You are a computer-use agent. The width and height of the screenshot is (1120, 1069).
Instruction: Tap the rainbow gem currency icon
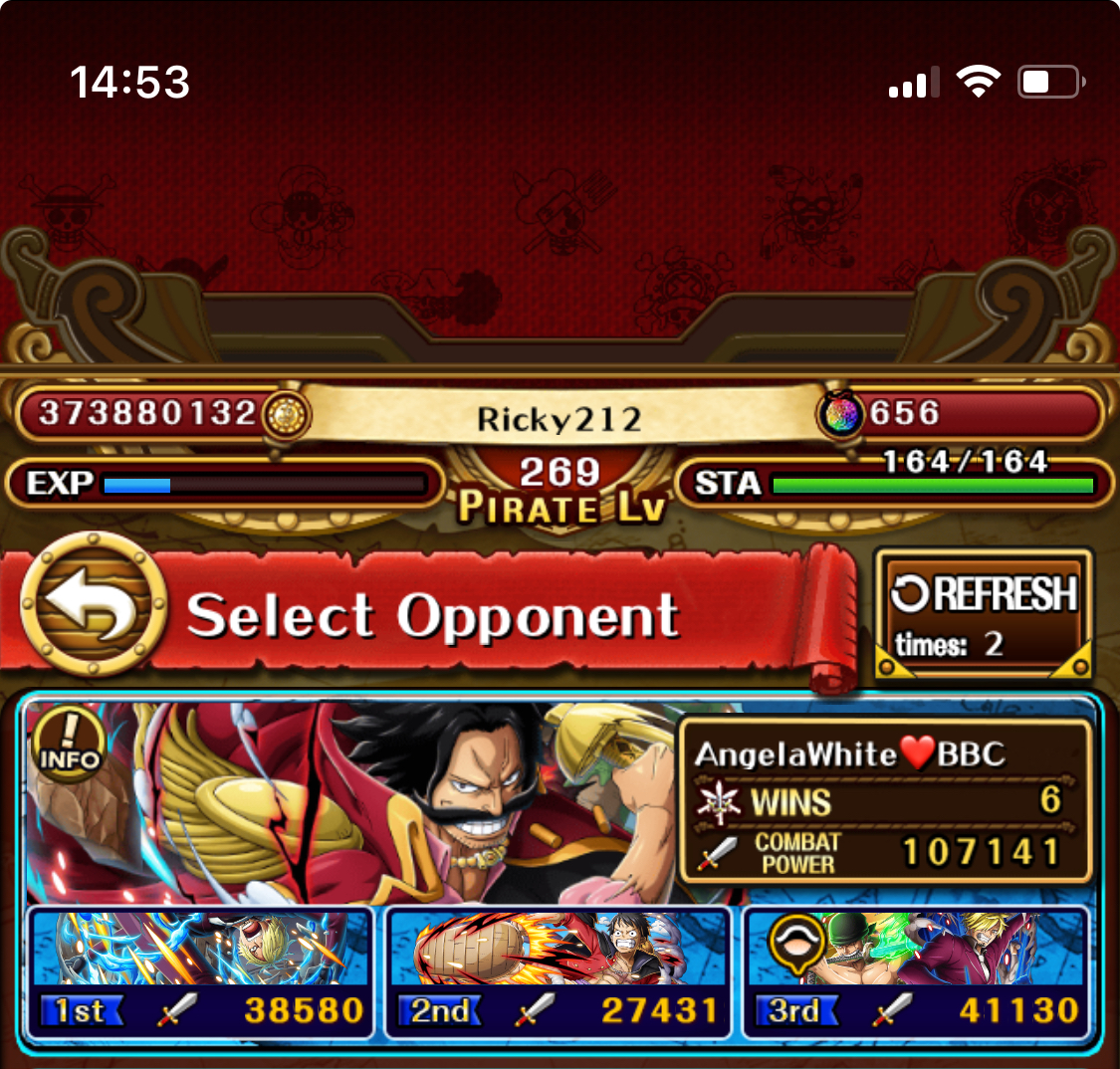click(x=841, y=414)
